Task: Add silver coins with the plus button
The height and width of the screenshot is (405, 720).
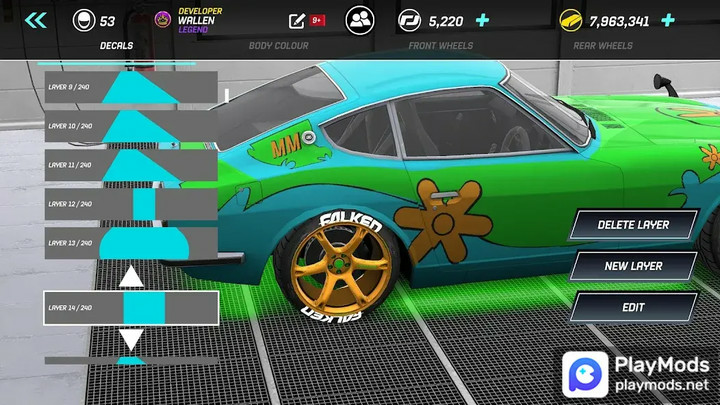Action: tap(483, 20)
